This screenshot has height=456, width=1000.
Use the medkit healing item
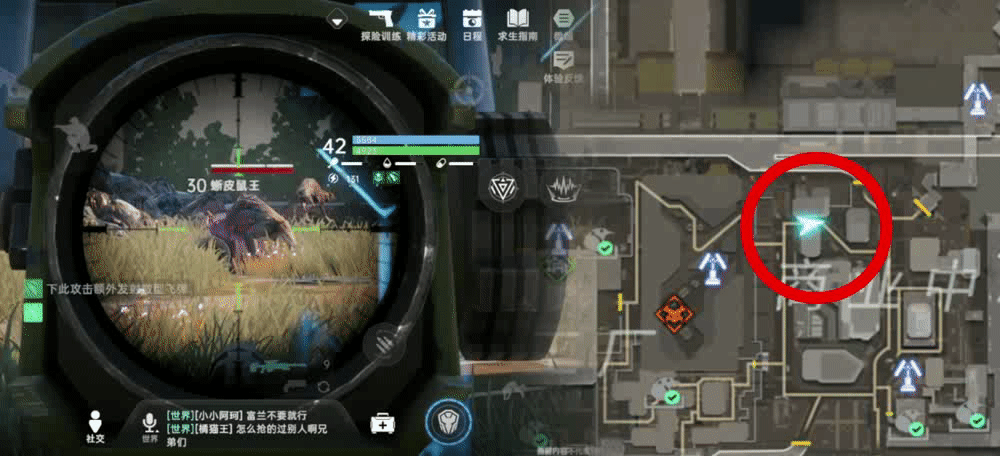tap(381, 424)
